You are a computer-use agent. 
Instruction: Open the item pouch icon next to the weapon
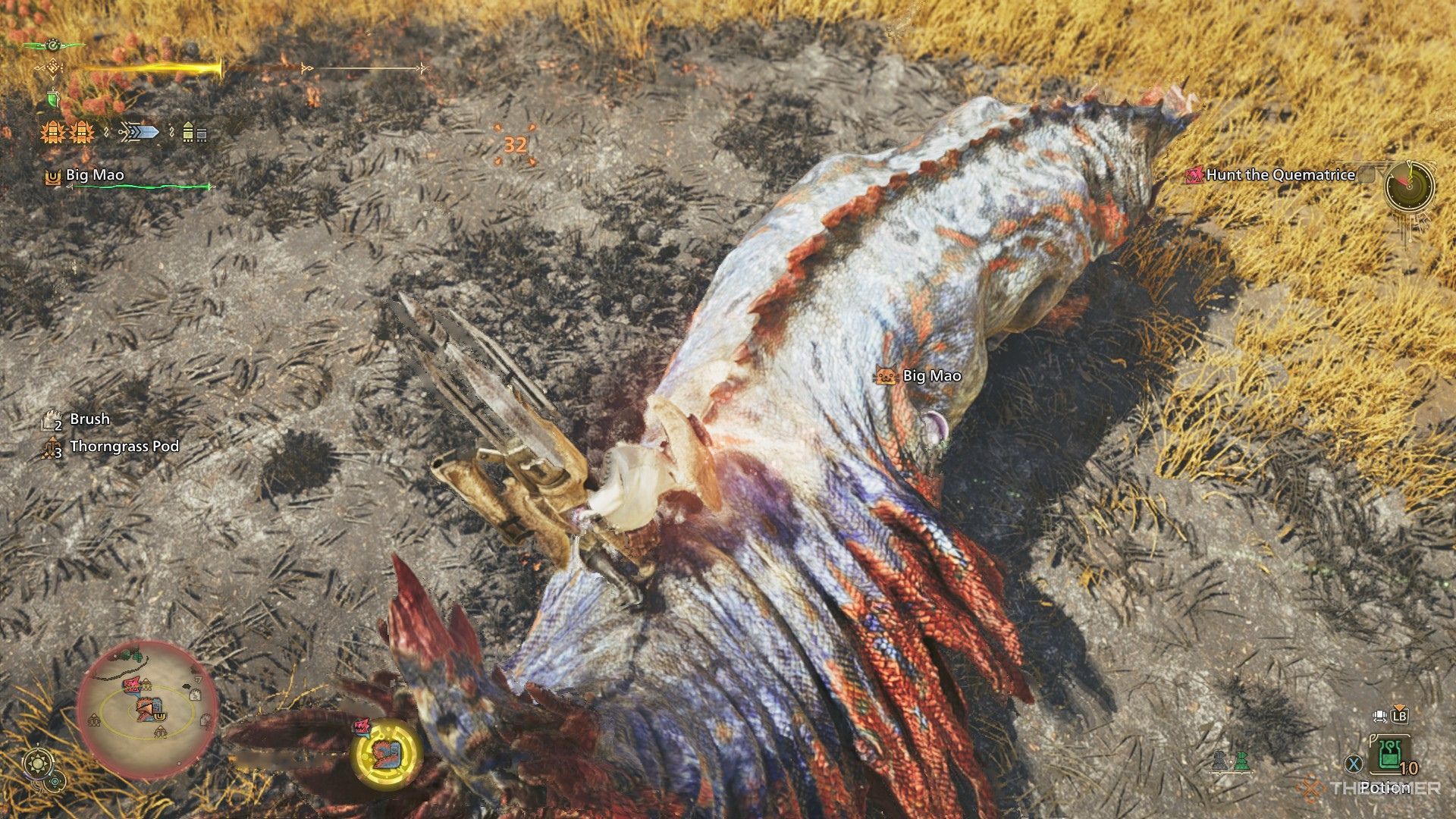coord(187,132)
